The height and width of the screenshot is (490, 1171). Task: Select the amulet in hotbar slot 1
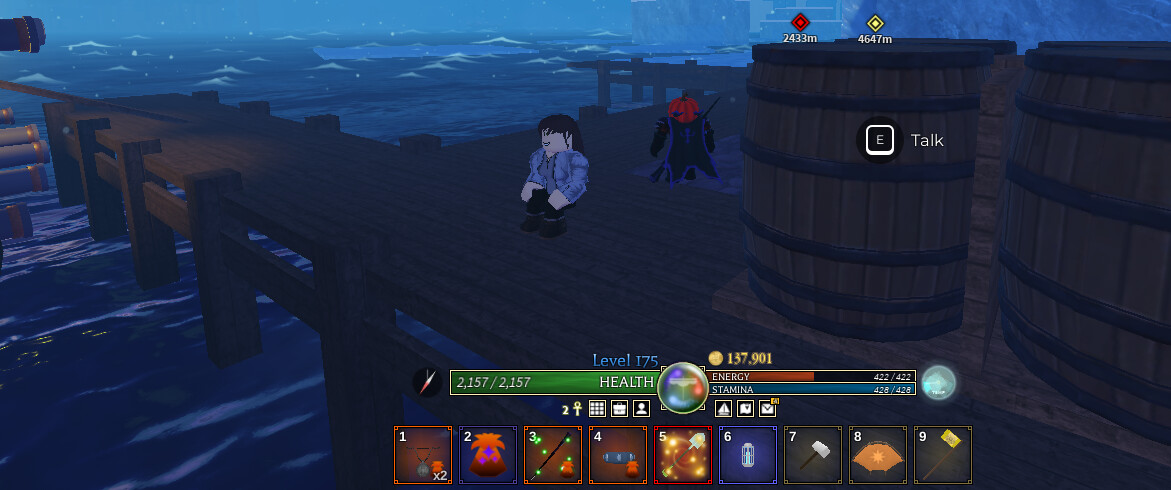[423, 455]
